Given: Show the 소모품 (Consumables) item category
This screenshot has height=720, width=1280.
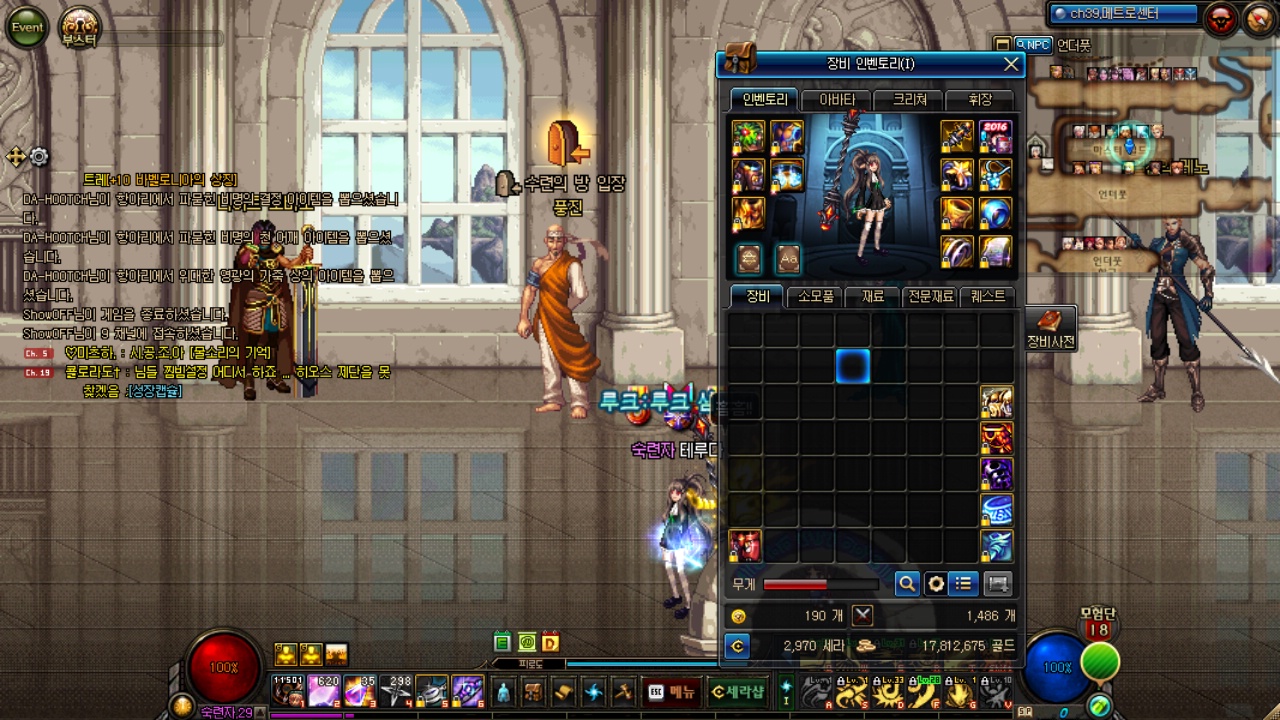Looking at the screenshot, I should pos(816,297).
